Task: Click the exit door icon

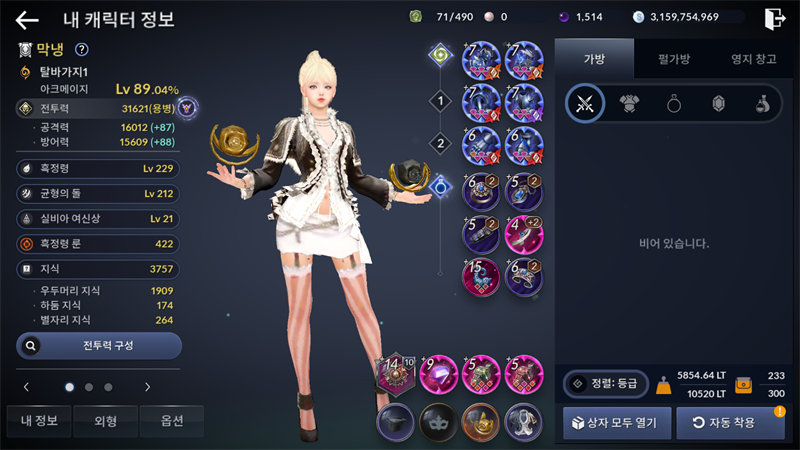Action: 774,18
